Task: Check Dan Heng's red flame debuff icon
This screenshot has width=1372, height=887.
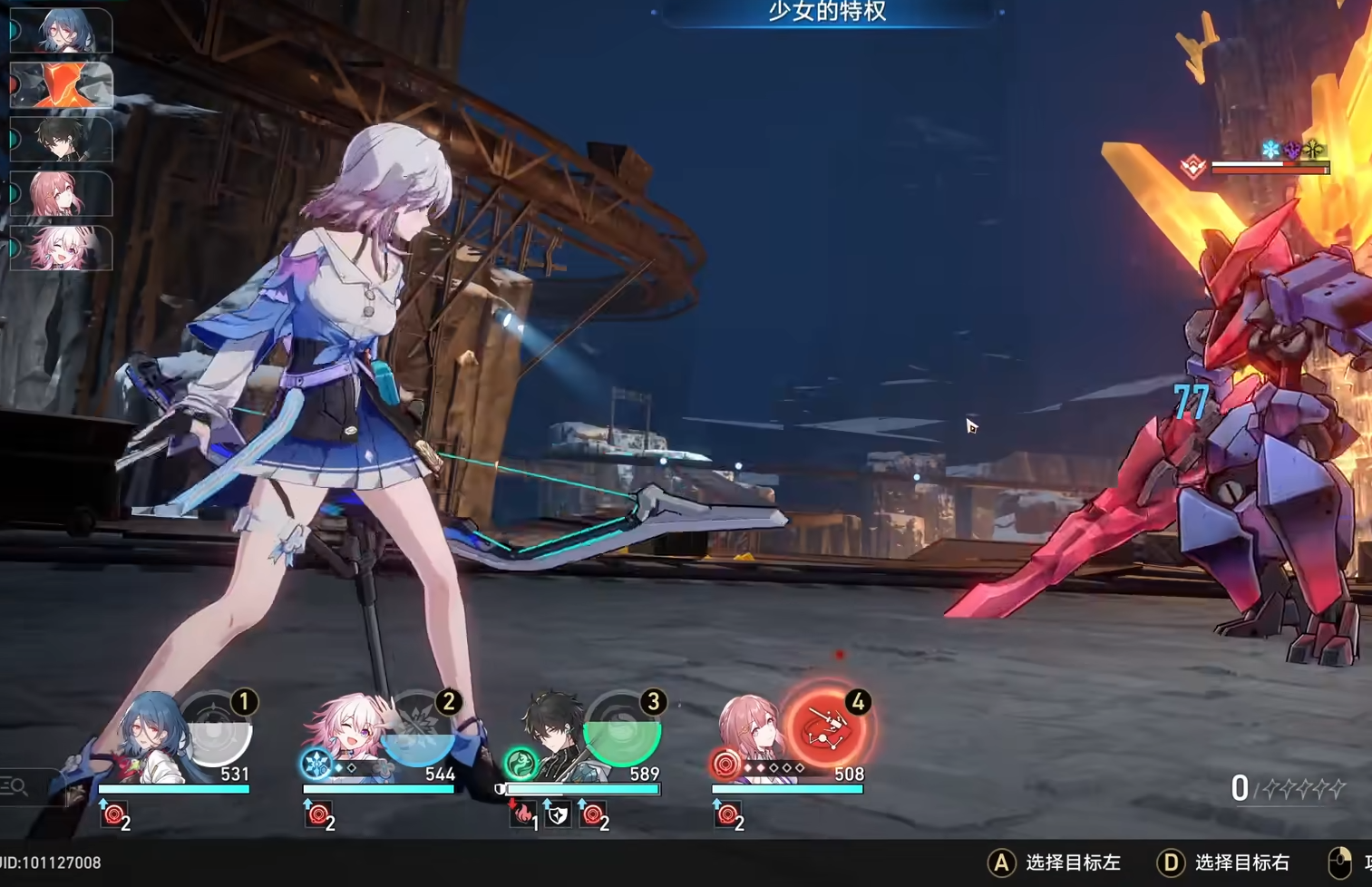Action: (x=523, y=815)
